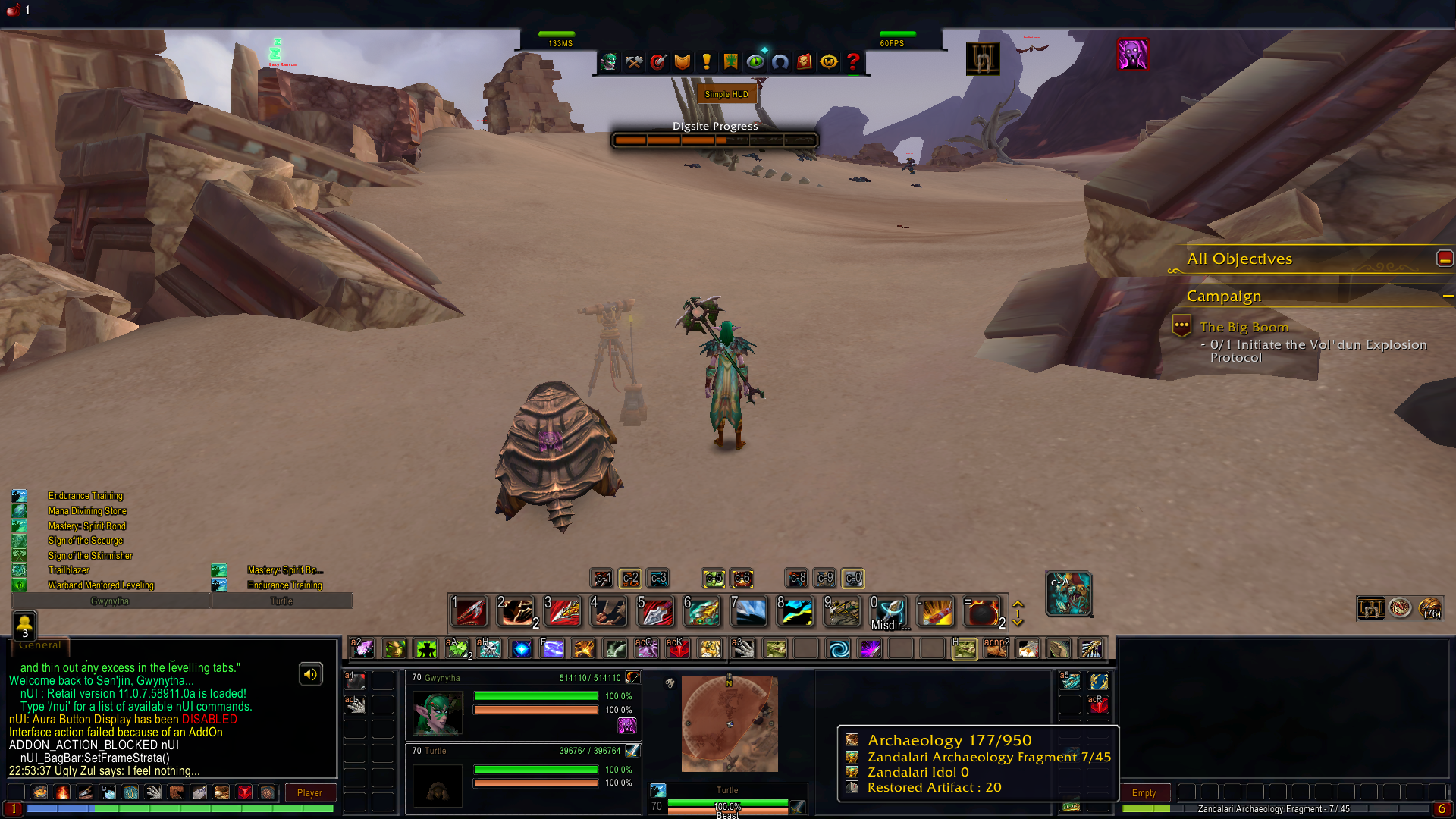The image size is (1456, 819).
Task: Open the Guild banner icon
Action: pyautogui.click(x=730, y=62)
